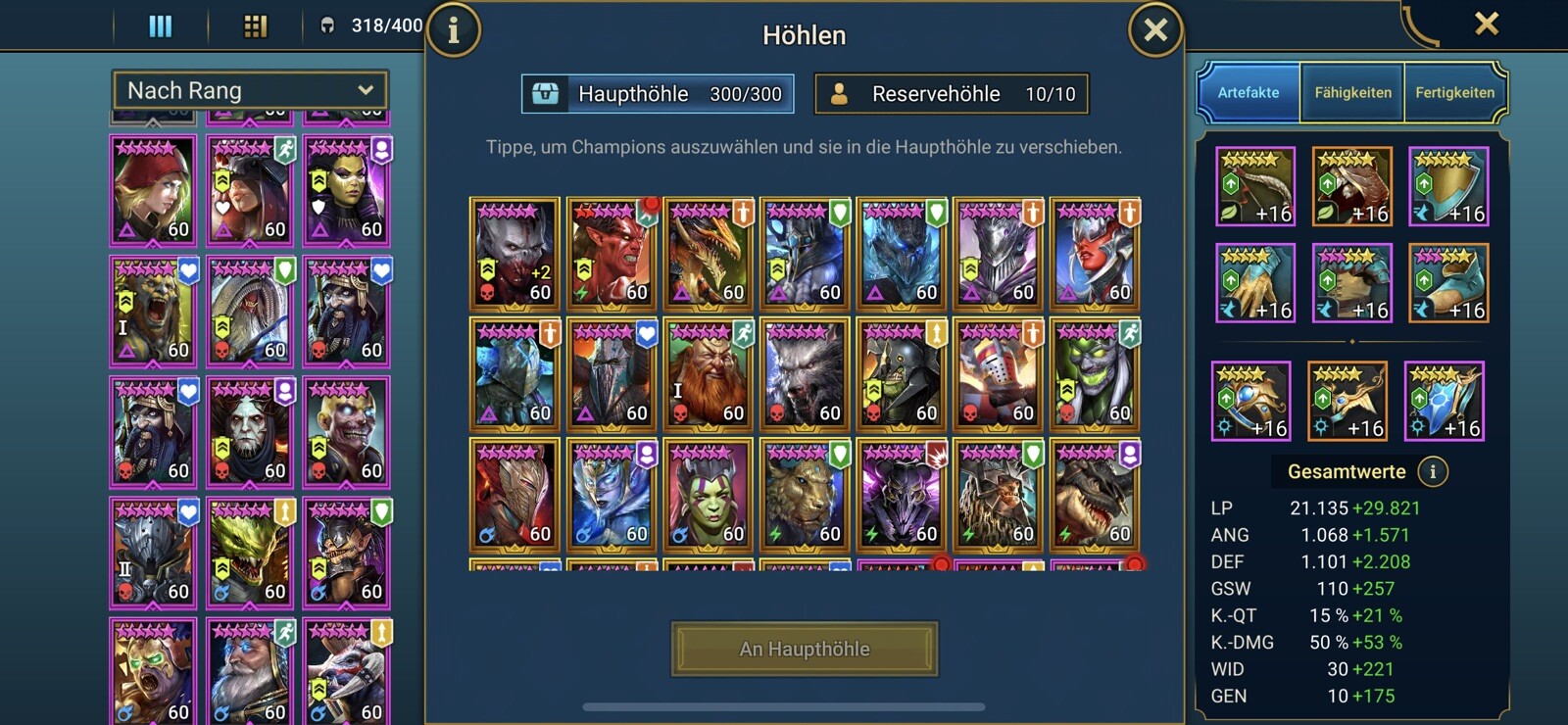Open the Höhlen info via the "i" icon

pos(452,31)
